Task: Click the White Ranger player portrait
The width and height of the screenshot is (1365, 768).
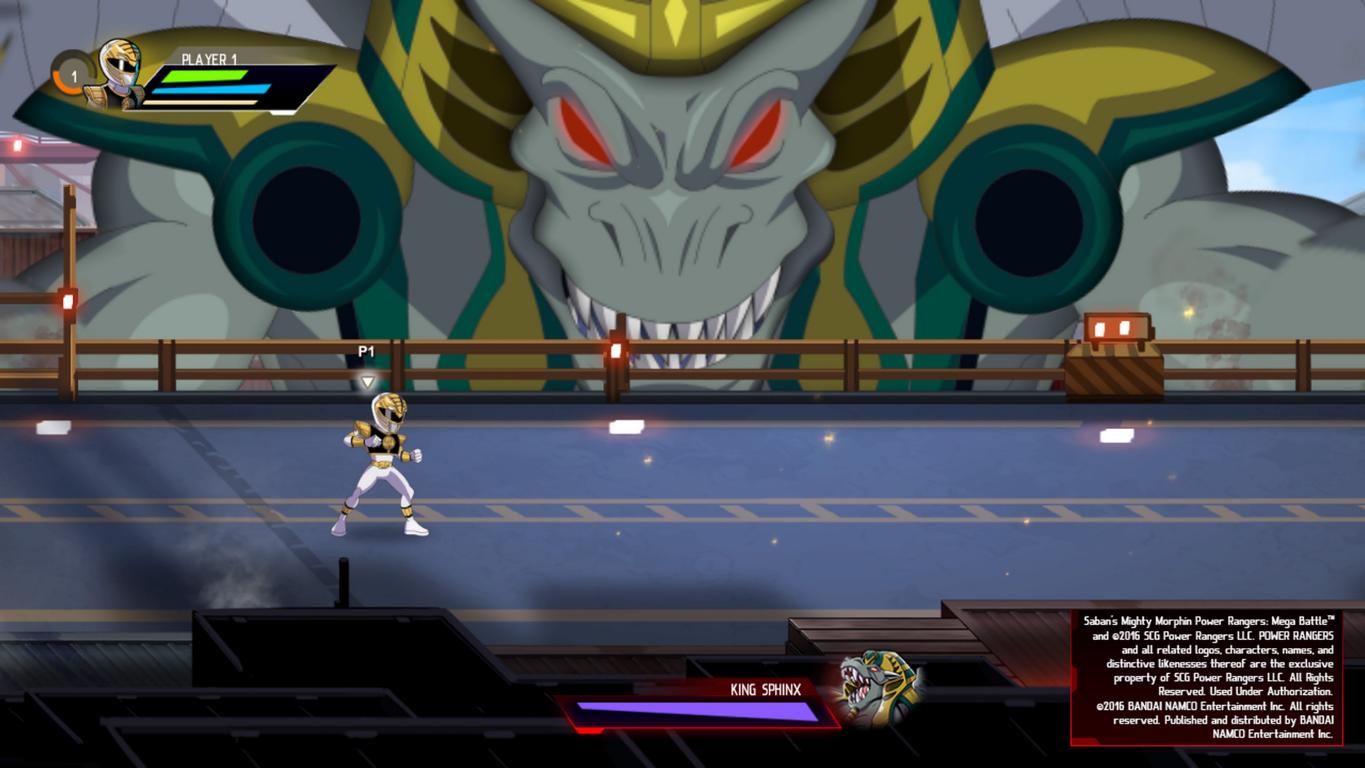Action: pyautogui.click(x=119, y=73)
